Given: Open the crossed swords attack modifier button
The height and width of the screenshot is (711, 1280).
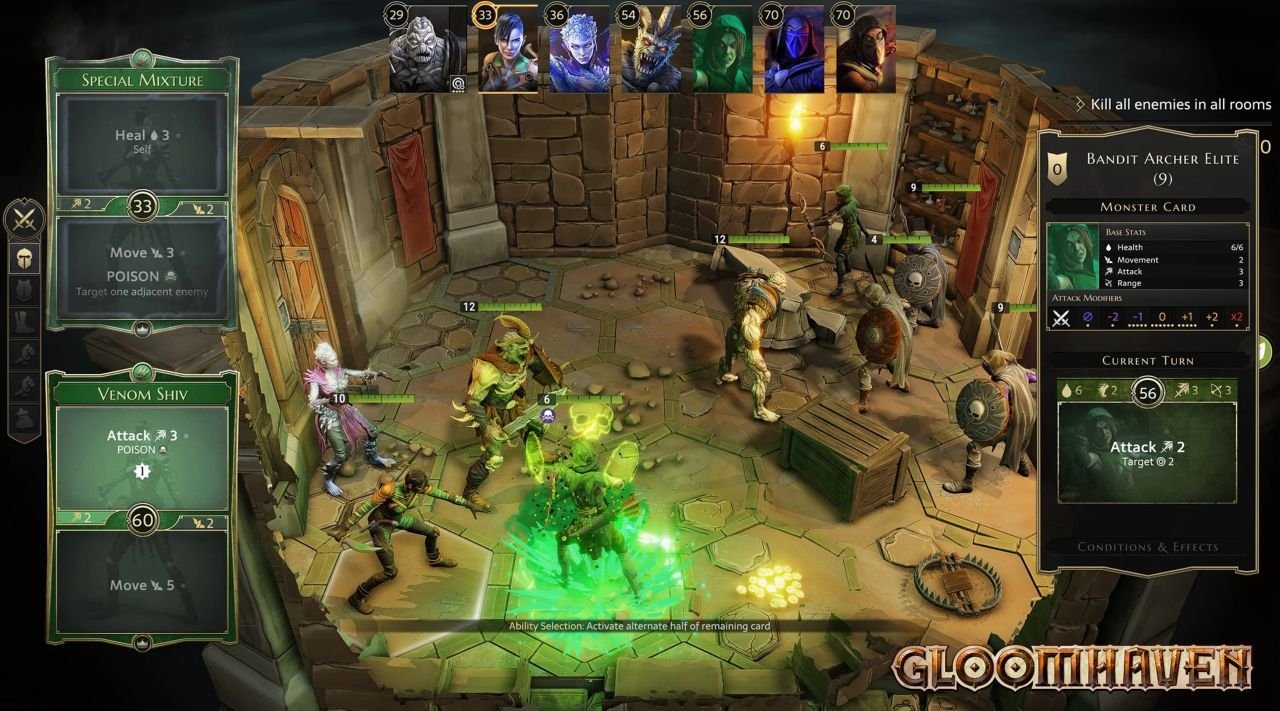Looking at the screenshot, I should point(24,219).
